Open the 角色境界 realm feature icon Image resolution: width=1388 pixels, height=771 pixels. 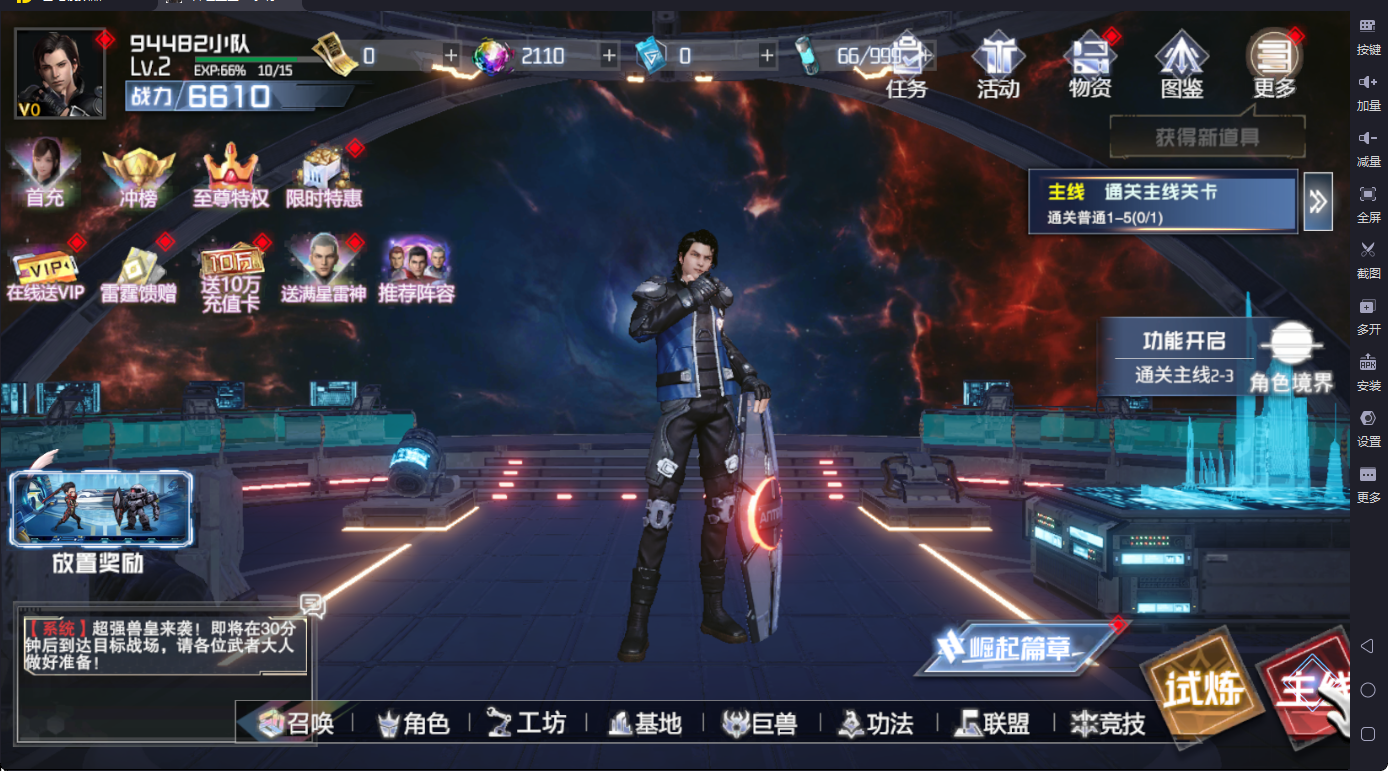tap(1291, 345)
